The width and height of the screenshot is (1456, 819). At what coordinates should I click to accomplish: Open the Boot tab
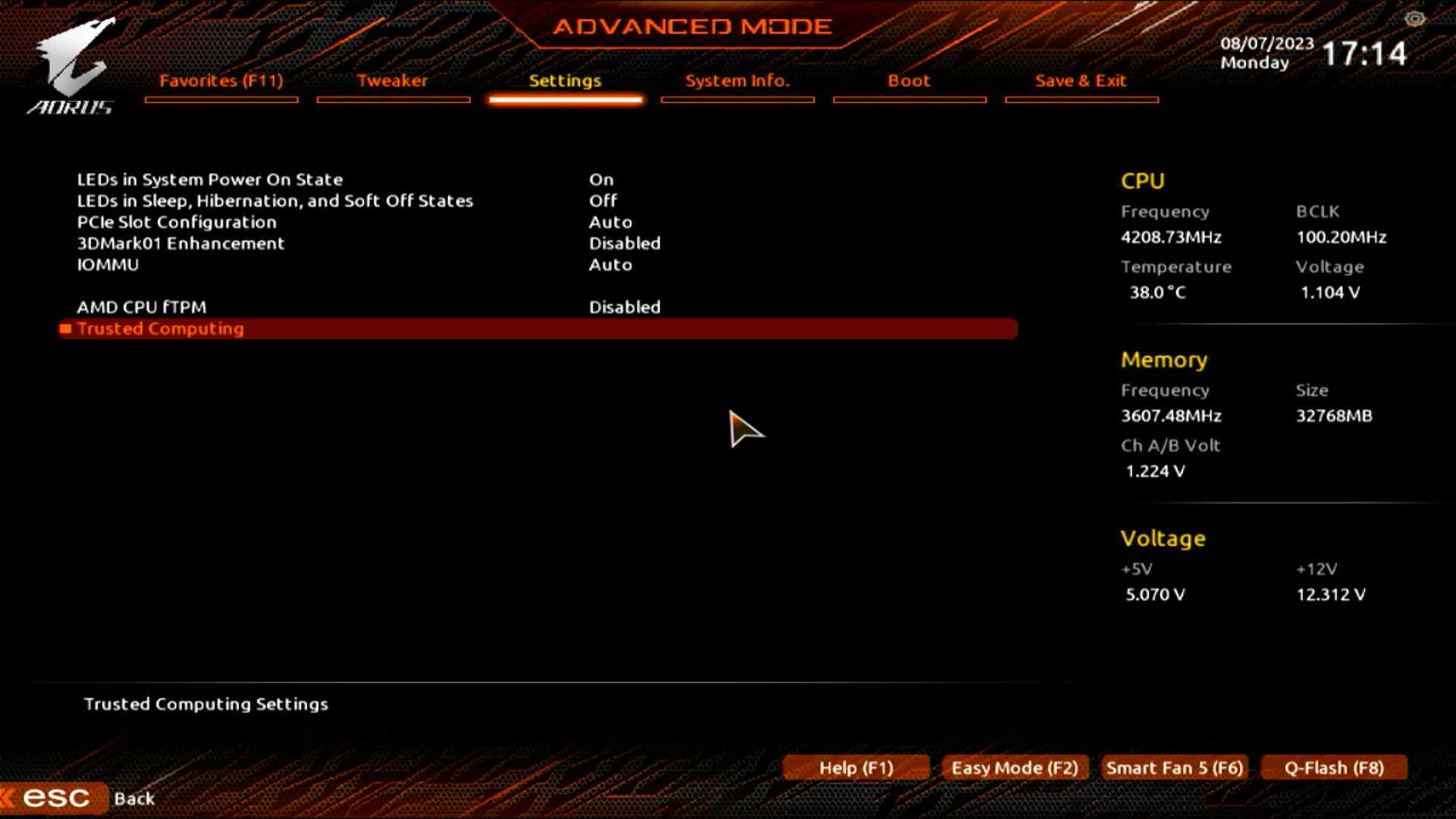[908, 81]
